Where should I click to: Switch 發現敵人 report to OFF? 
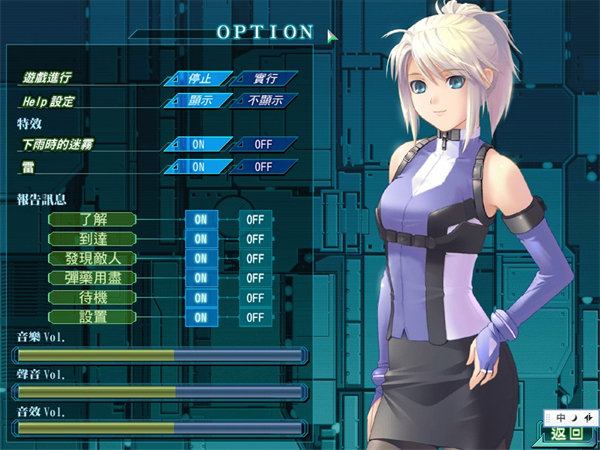(x=255, y=259)
